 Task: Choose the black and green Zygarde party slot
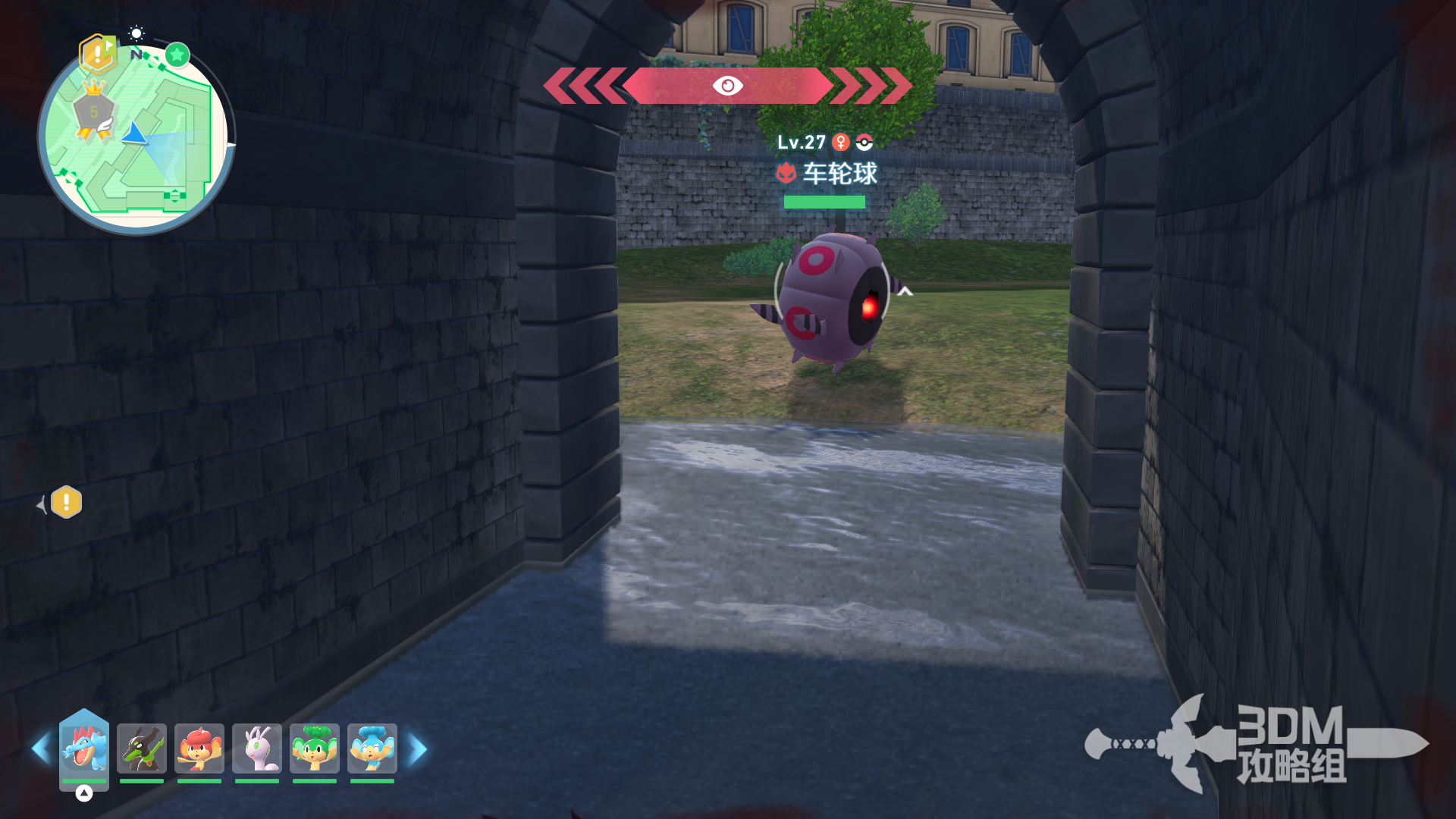tap(142, 748)
